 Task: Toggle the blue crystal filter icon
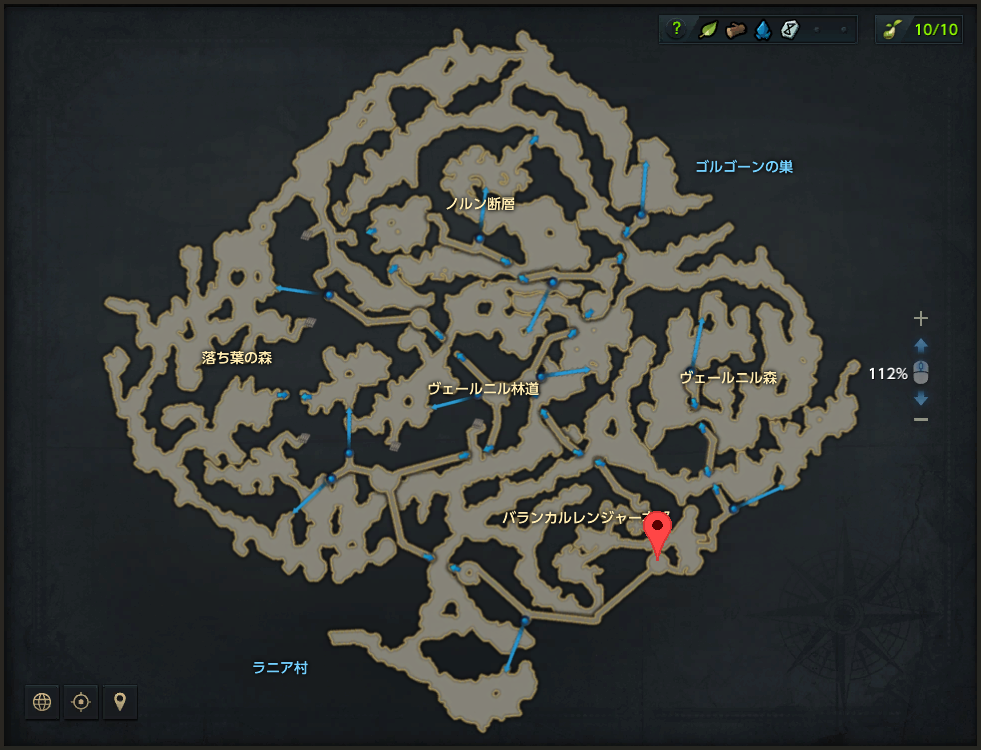763,29
